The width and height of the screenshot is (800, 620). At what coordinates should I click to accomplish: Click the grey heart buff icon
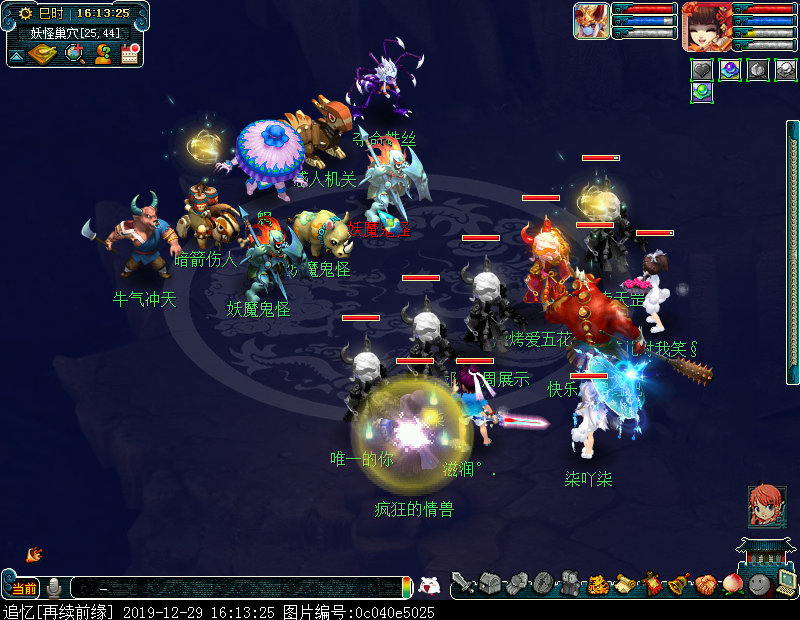(702, 70)
